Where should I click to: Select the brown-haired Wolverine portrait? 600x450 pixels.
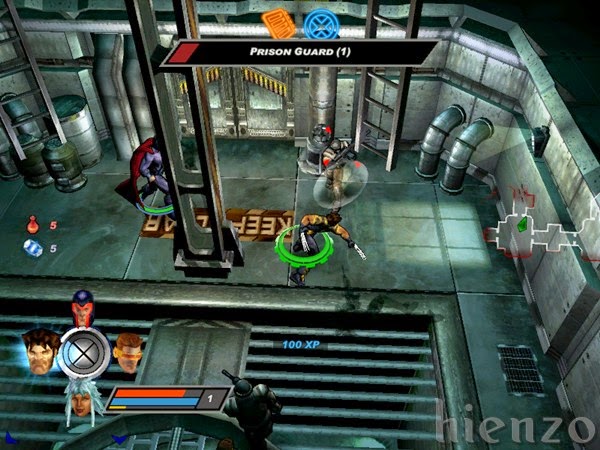37,349
